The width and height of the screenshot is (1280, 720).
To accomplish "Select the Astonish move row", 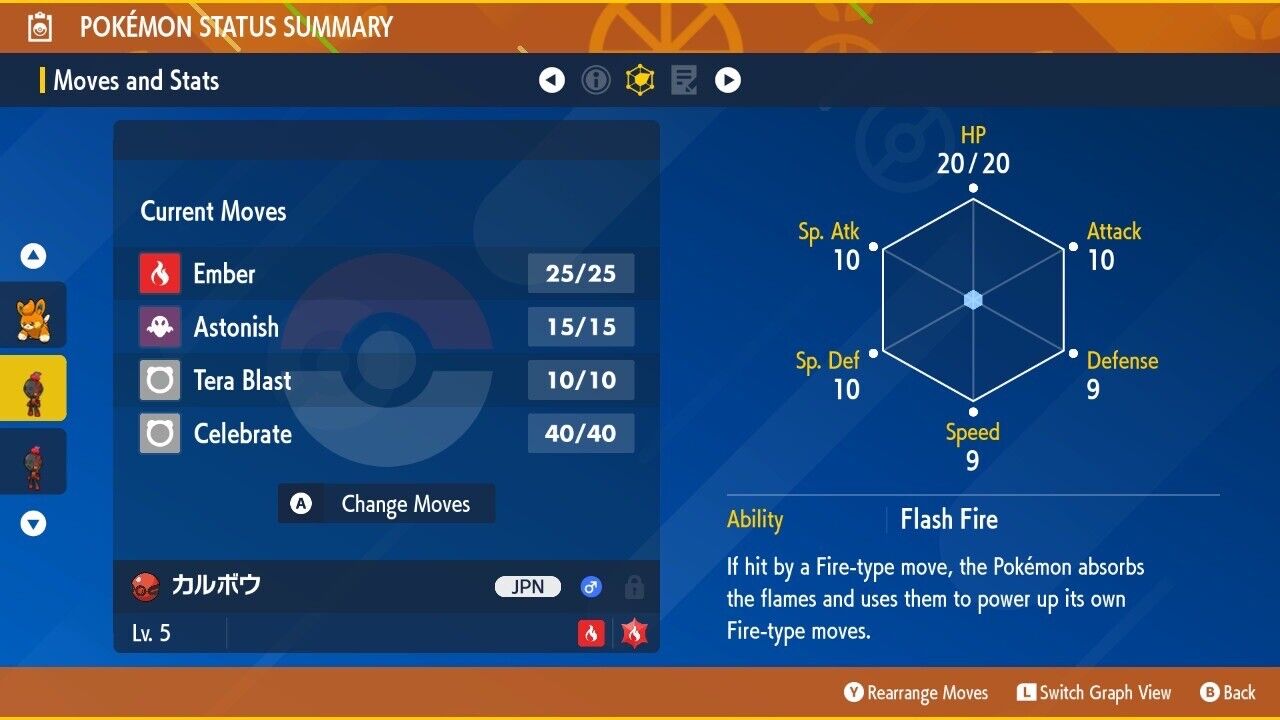I will tap(386, 327).
